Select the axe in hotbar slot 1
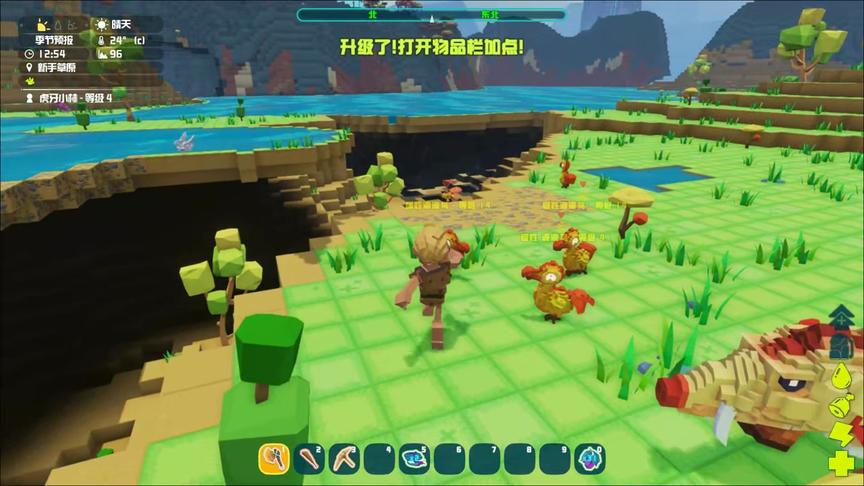This screenshot has height=486, width=864. (x=274, y=459)
